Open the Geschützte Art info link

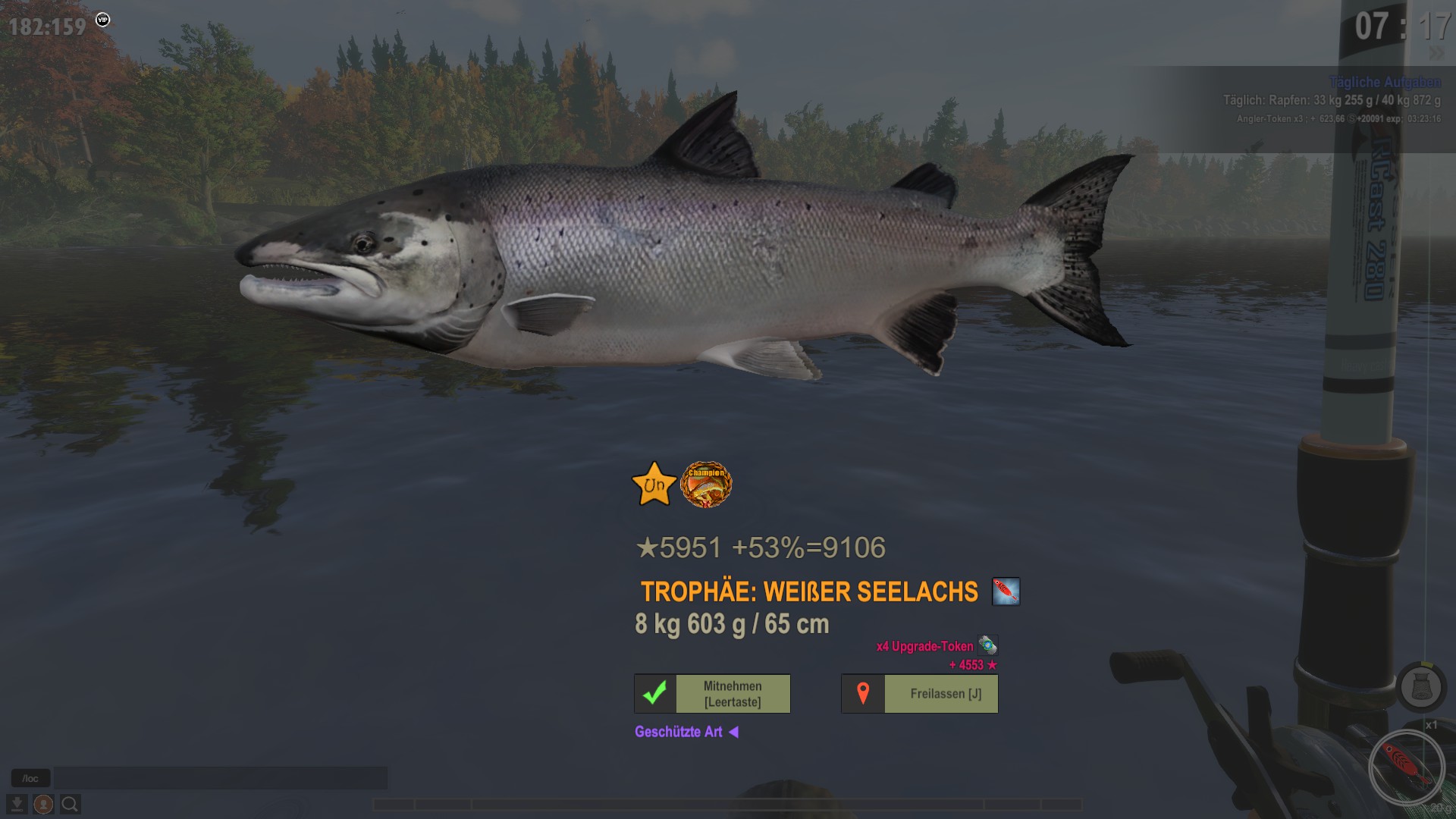pos(686,732)
